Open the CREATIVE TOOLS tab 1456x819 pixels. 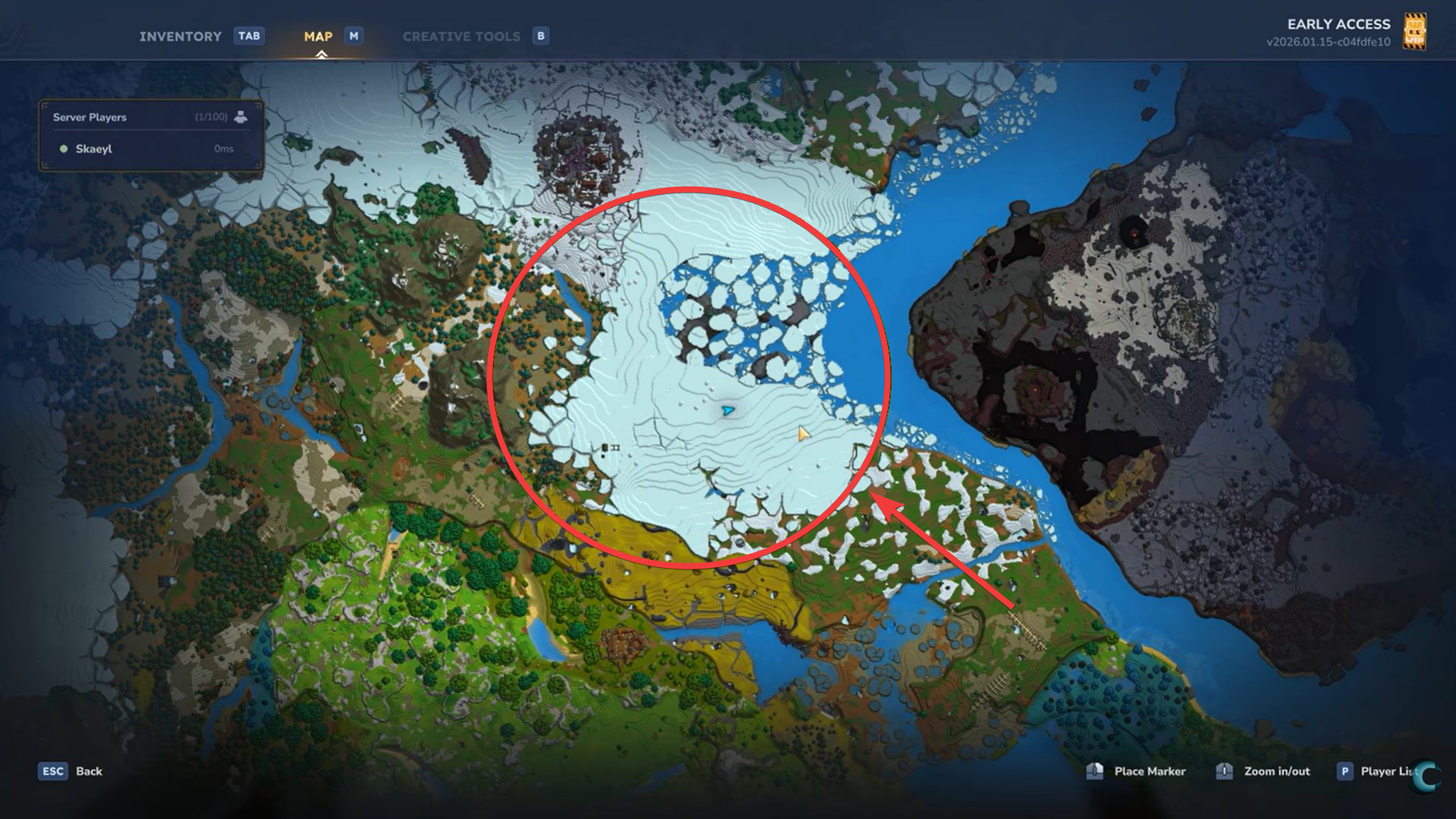click(462, 36)
